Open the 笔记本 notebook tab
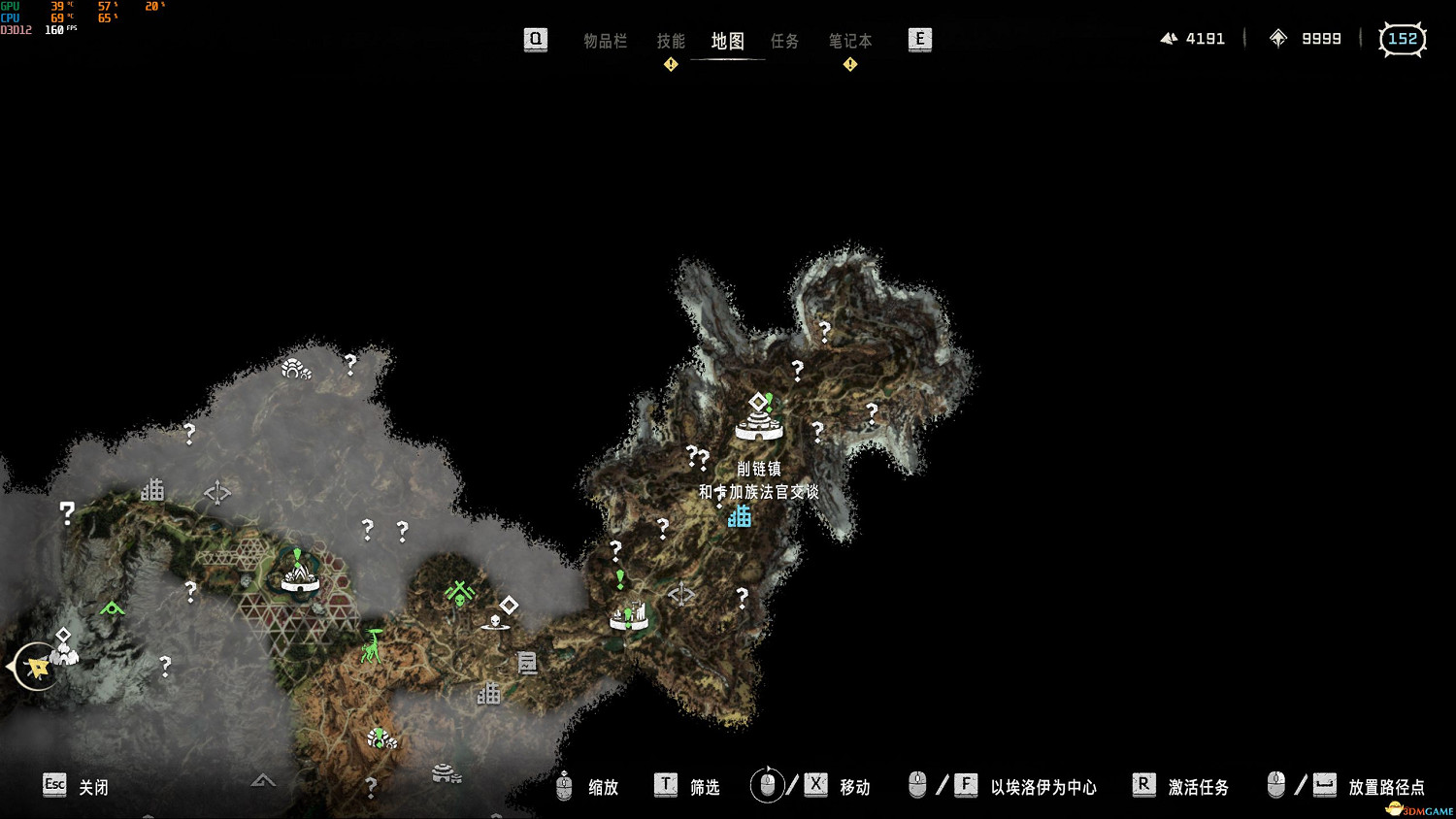The image size is (1456, 819). (849, 41)
